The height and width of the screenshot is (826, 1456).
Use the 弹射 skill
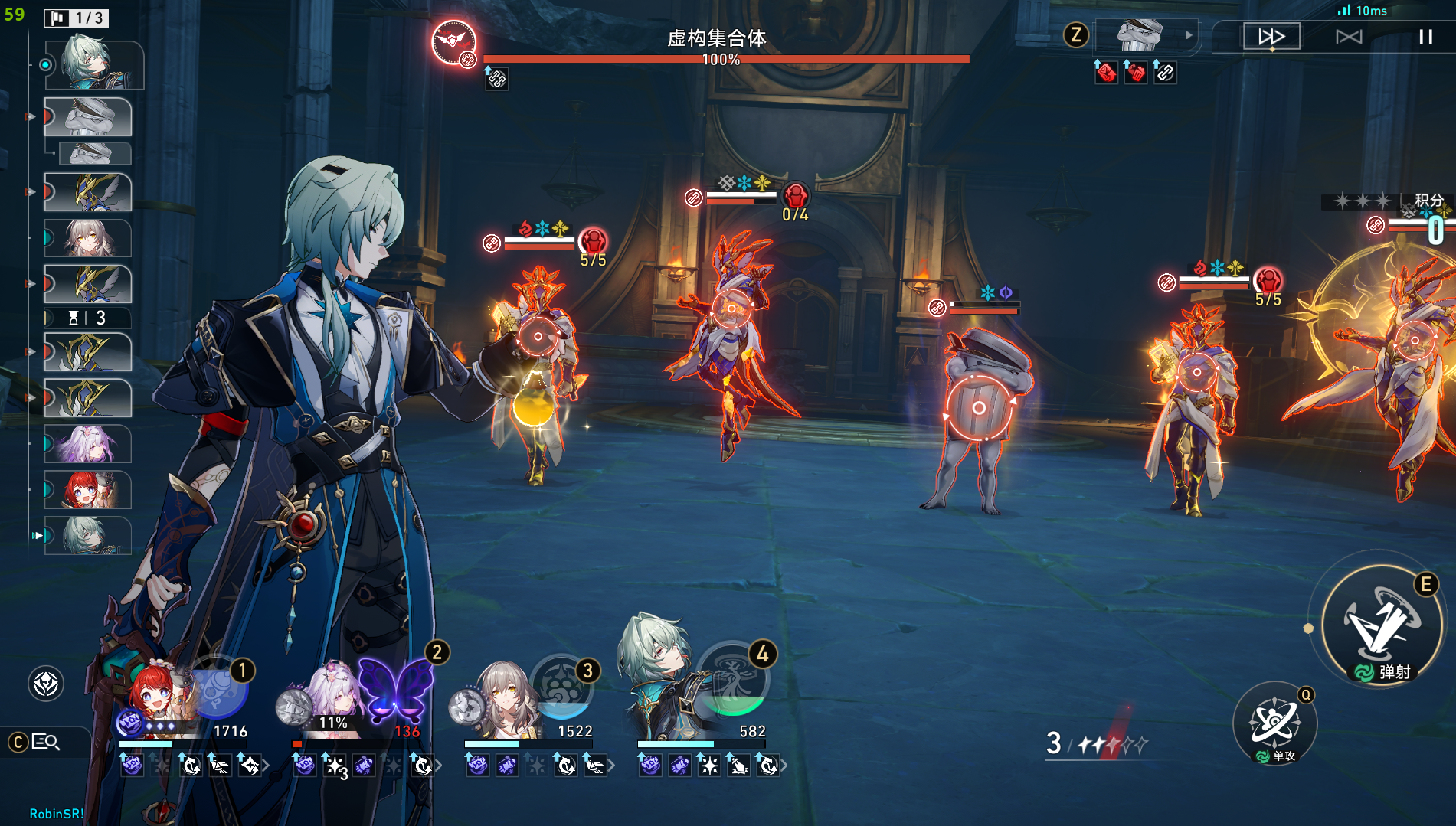click(x=1382, y=625)
